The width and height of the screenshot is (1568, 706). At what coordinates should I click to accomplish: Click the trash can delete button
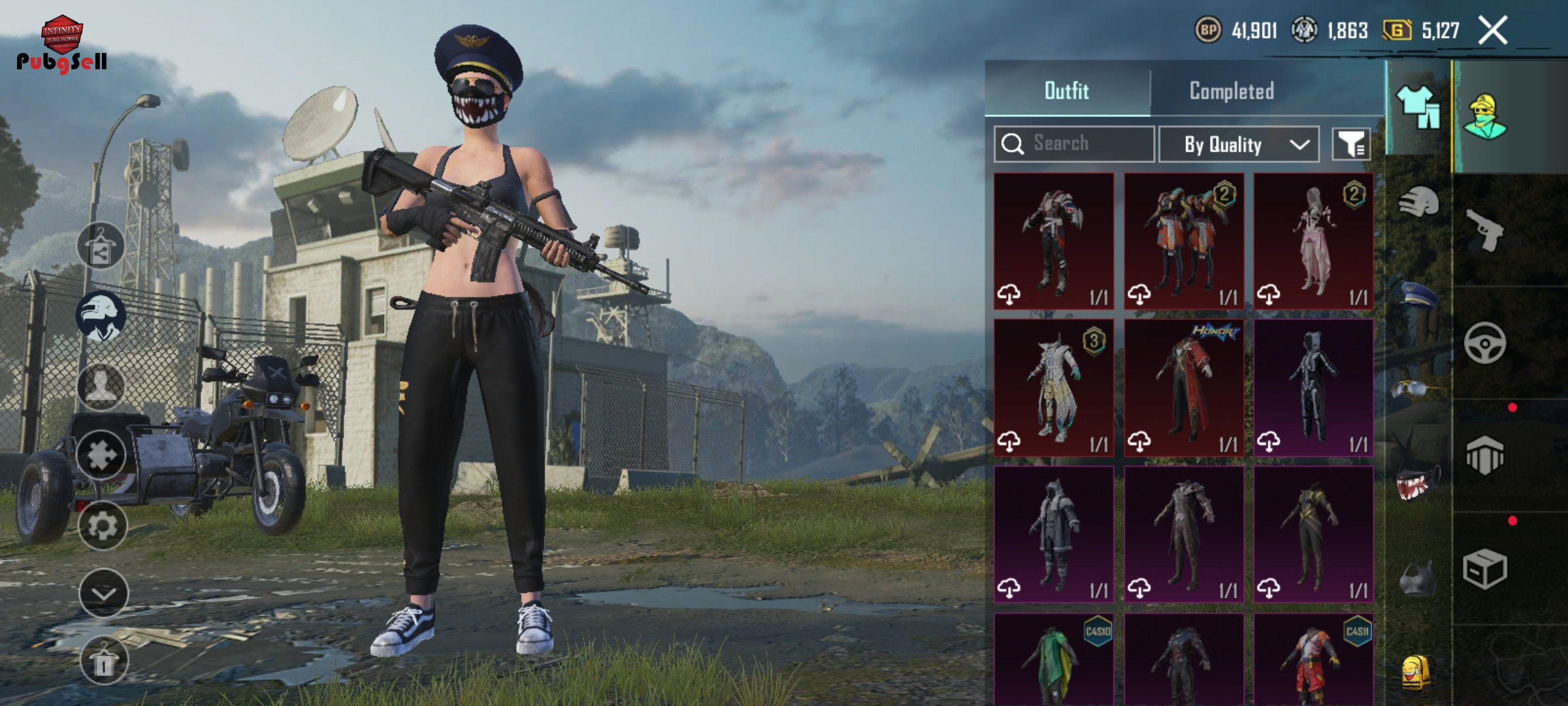click(103, 661)
